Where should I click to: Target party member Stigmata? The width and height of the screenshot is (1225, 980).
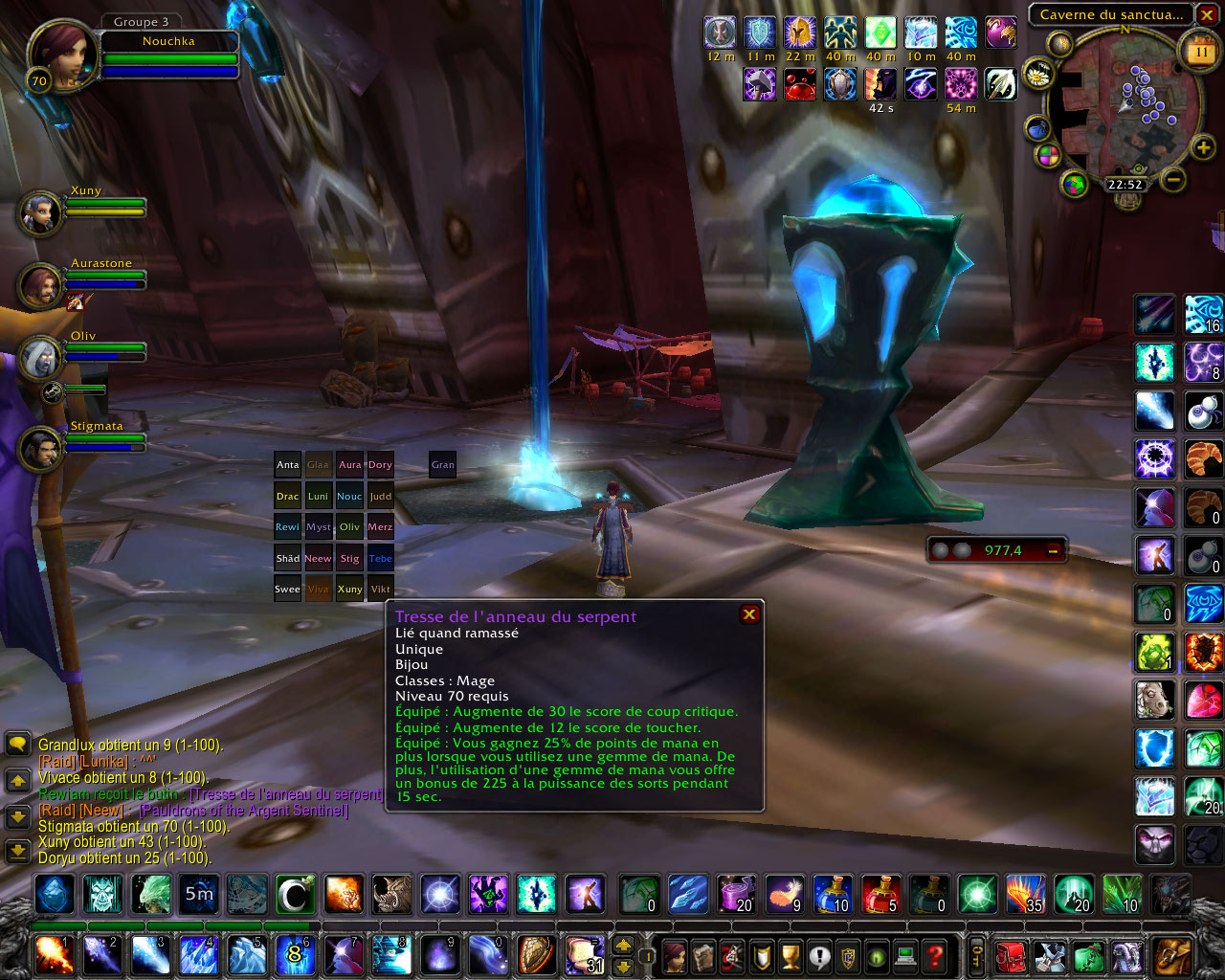[40, 448]
